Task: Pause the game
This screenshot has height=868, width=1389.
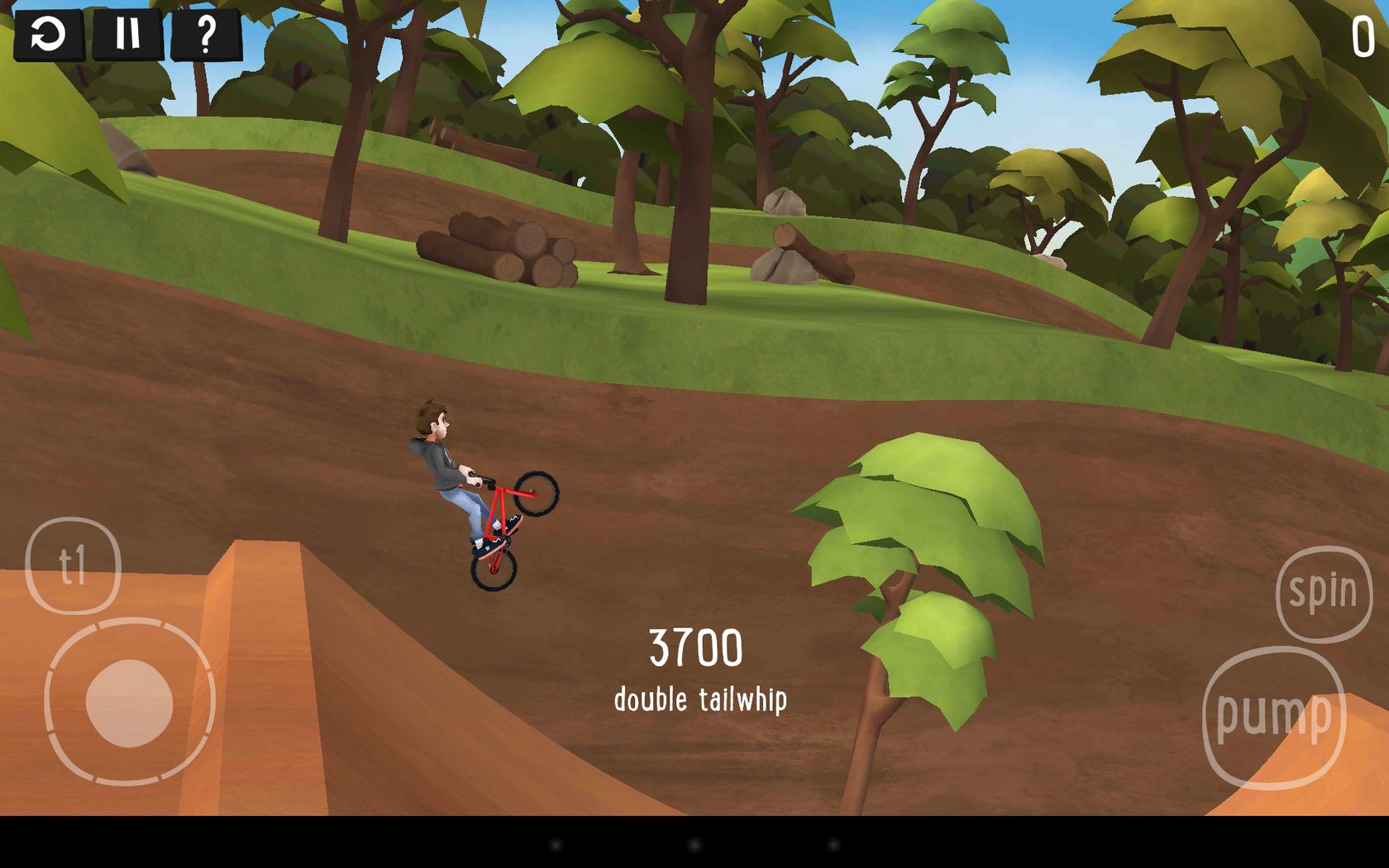Action: point(127,35)
